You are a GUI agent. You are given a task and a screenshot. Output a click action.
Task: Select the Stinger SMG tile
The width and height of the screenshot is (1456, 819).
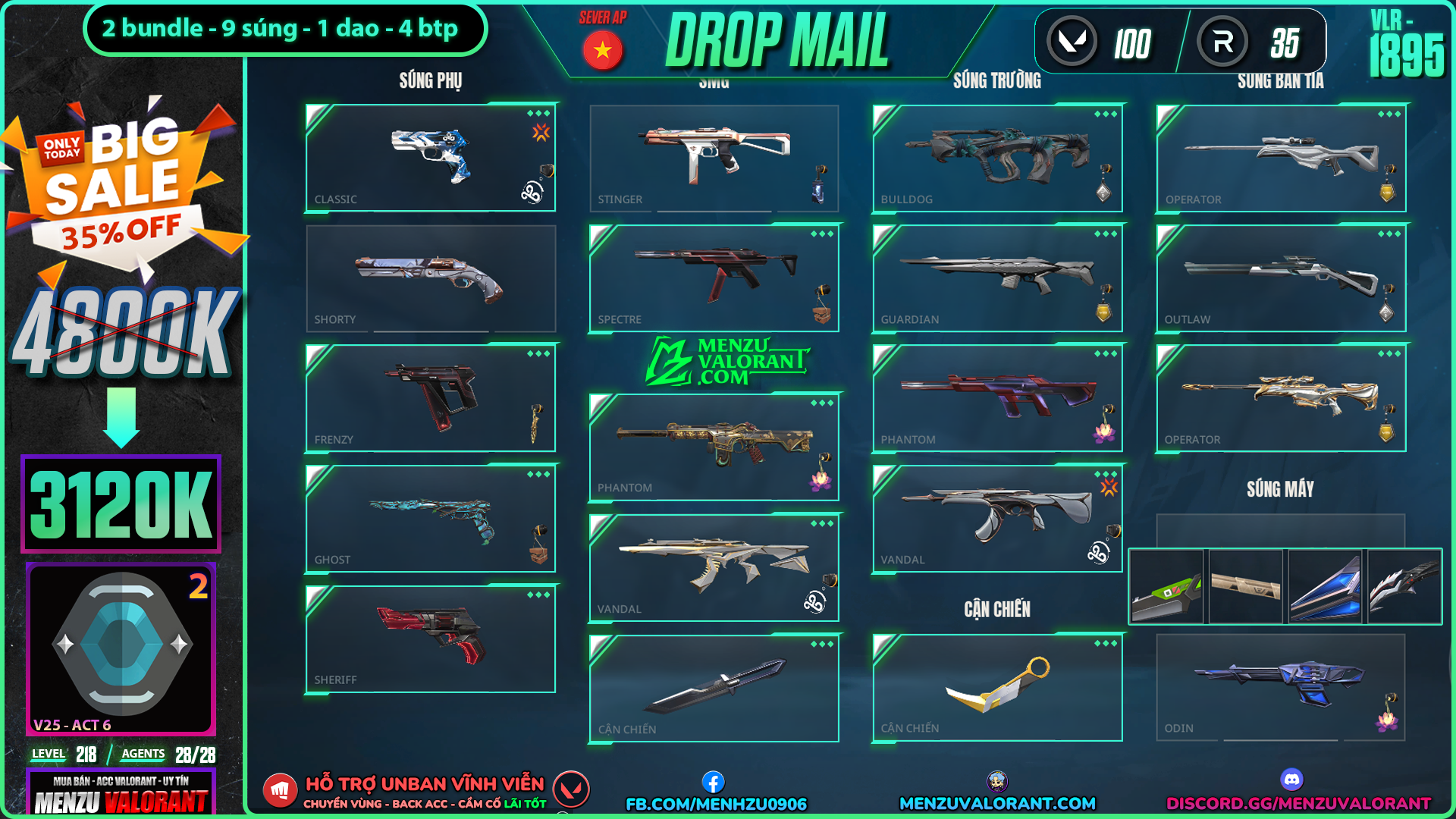pyautogui.click(x=714, y=158)
